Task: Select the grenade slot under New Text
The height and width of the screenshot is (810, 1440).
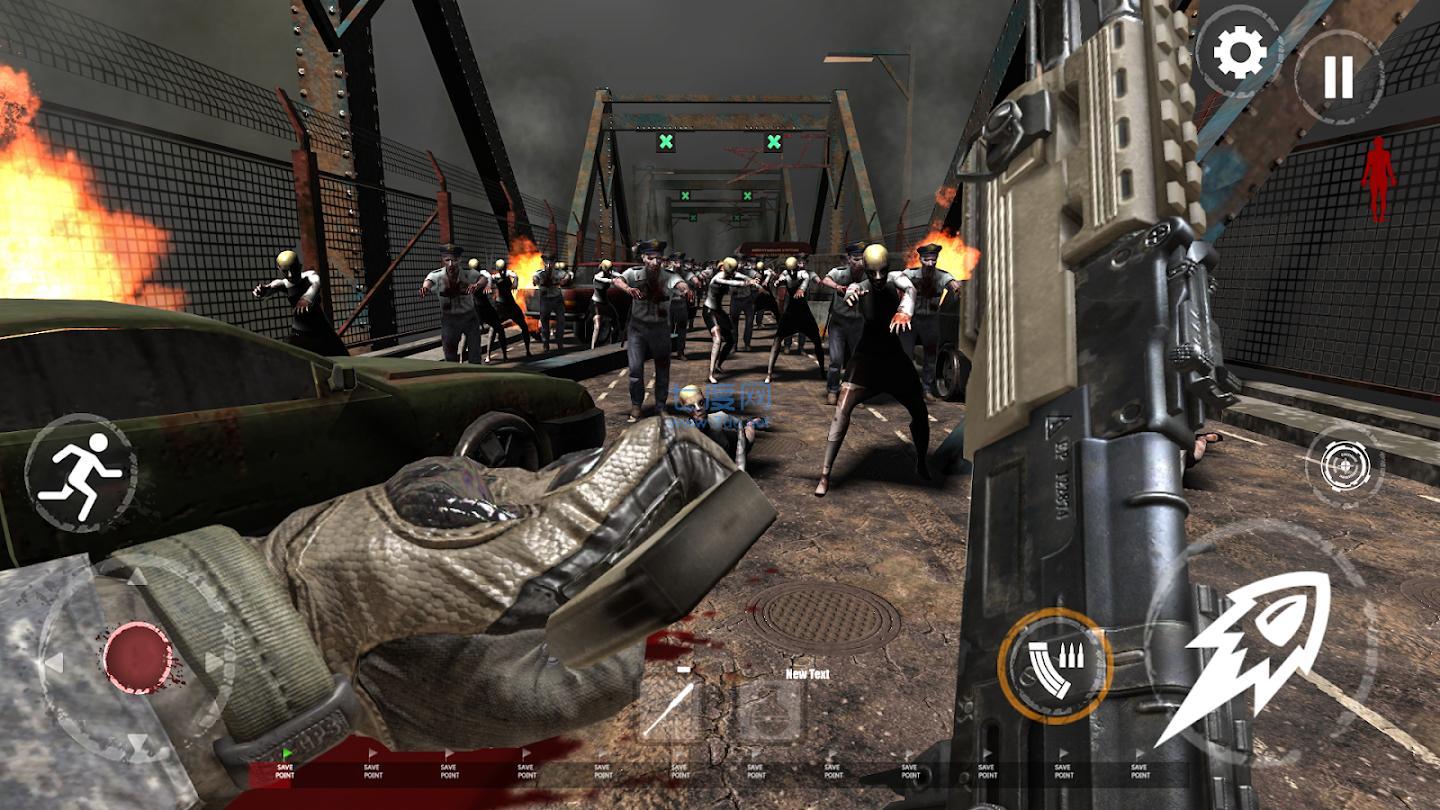Action: [770, 710]
